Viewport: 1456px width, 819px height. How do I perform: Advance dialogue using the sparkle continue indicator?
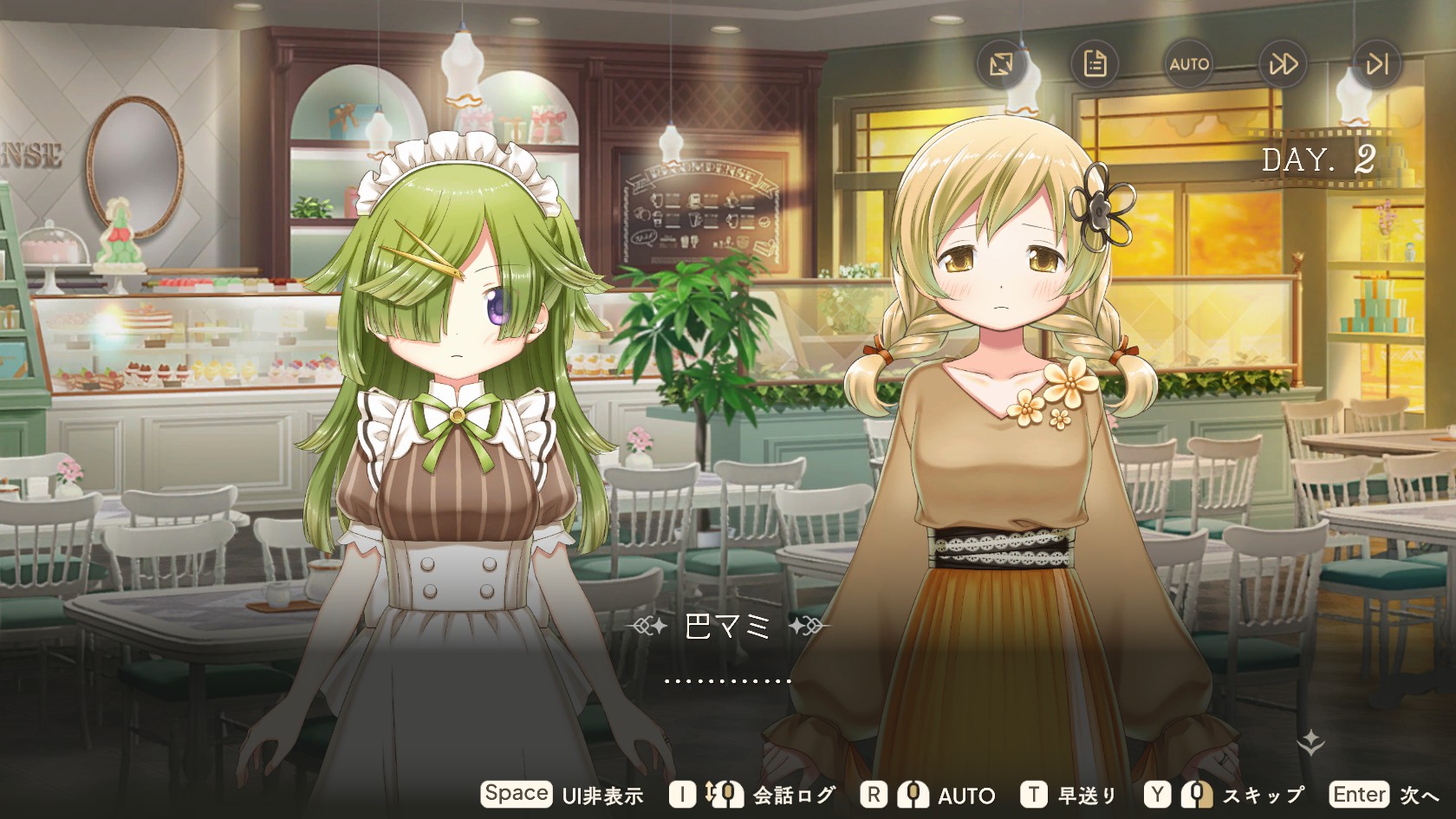(x=1311, y=741)
